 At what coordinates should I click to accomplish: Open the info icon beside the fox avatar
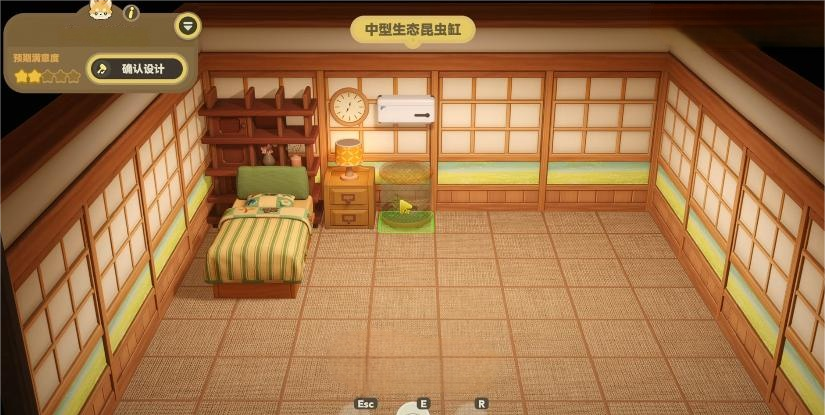pyautogui.click(x=131, y=13)
